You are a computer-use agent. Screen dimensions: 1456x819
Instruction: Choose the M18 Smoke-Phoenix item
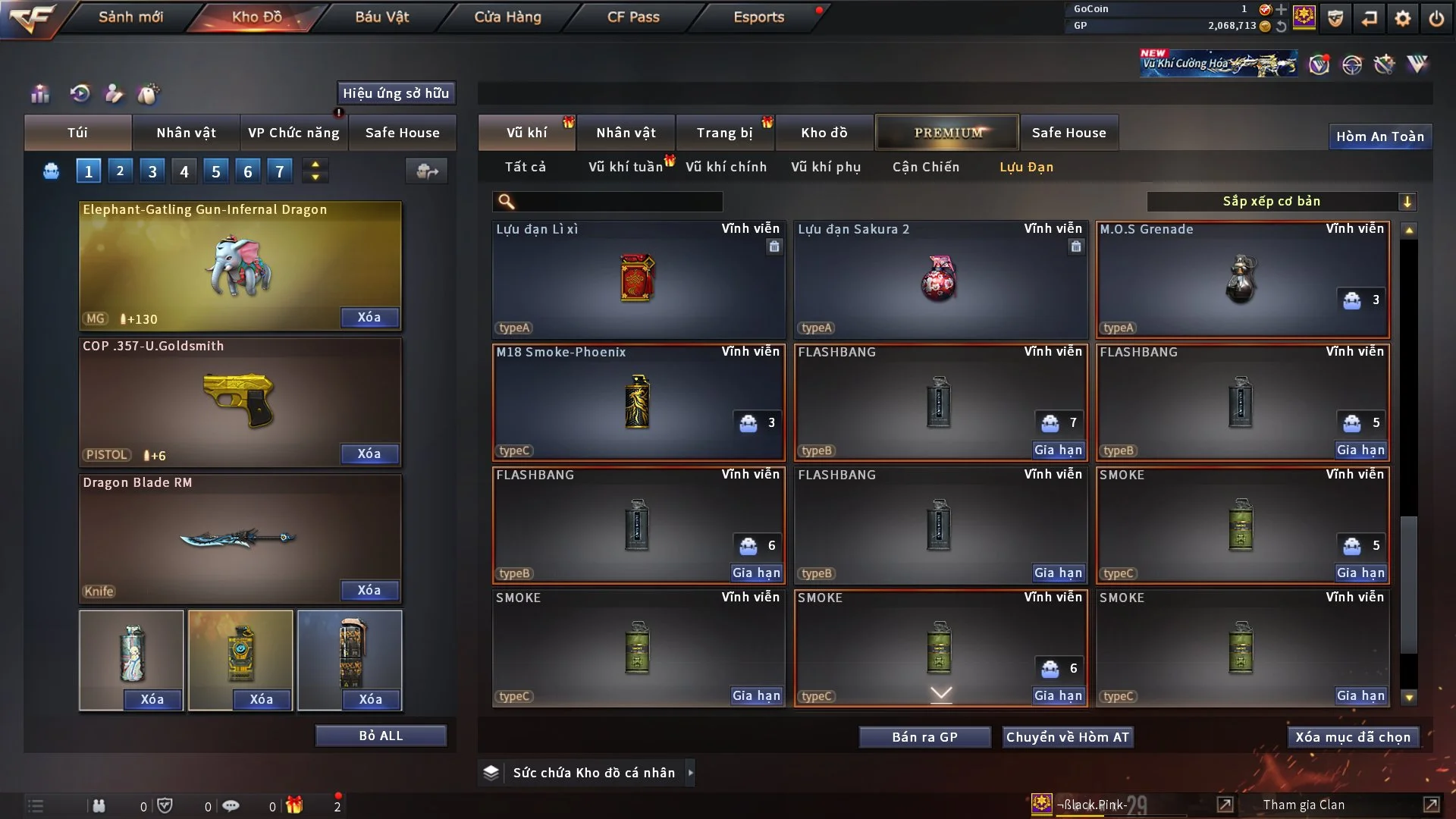pos(638,402)
